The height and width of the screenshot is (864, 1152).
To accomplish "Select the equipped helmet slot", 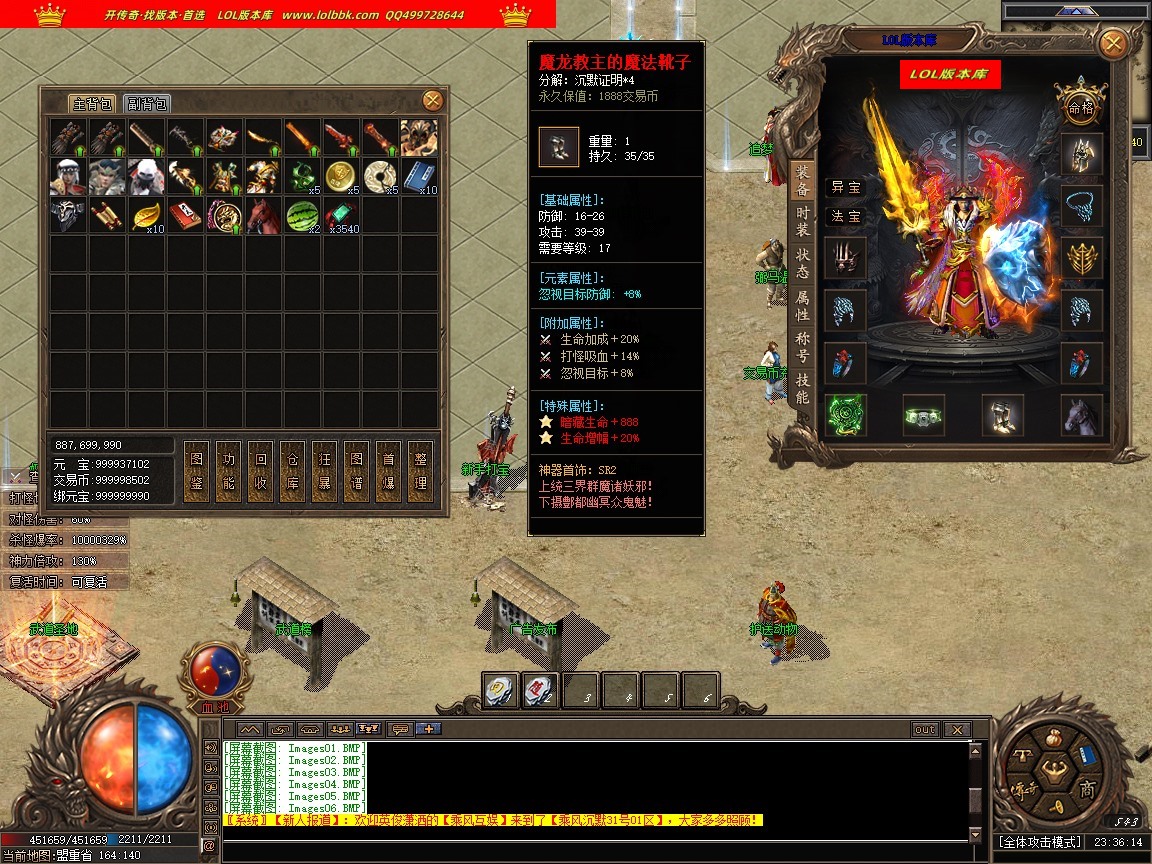I will coord(1082,154).
